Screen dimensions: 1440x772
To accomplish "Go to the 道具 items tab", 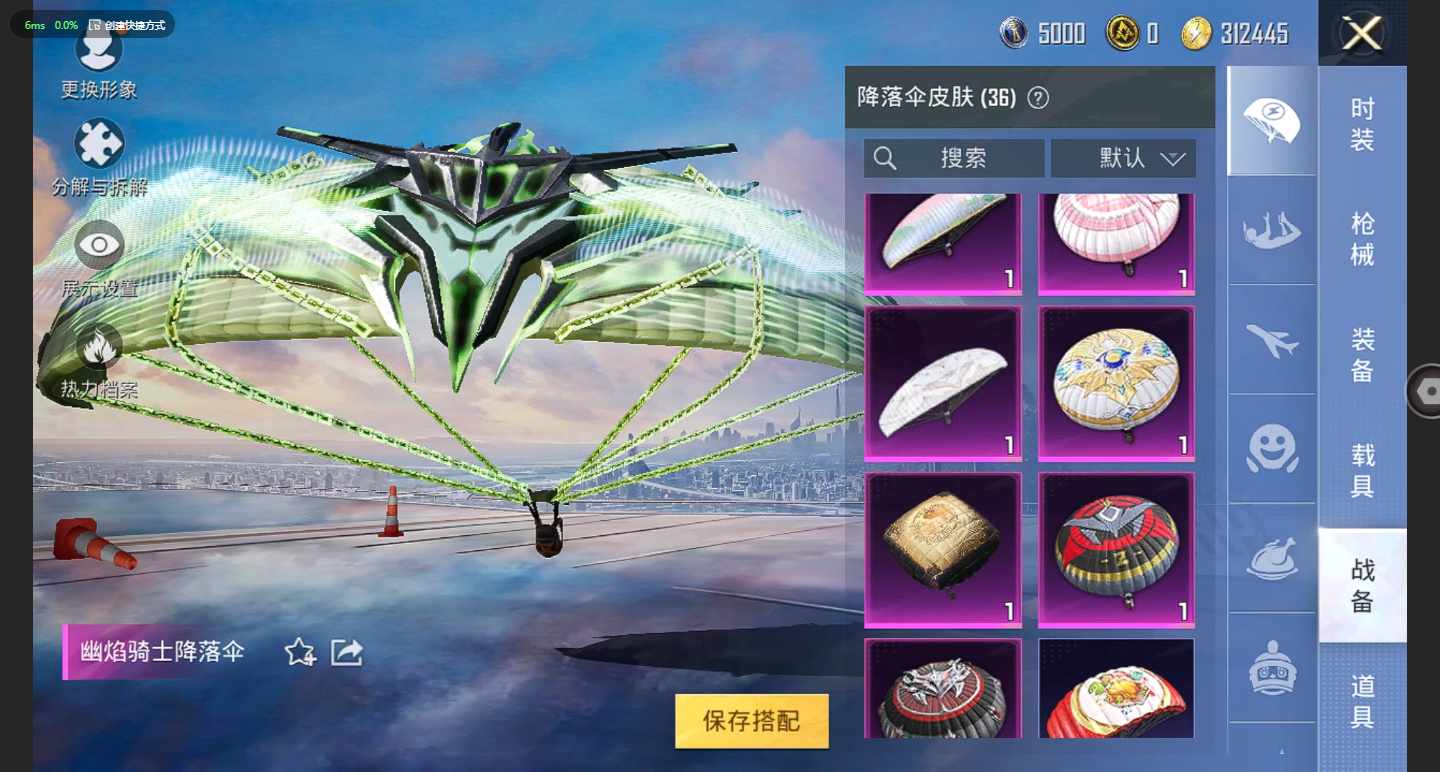I will [x=1362, y=700].
